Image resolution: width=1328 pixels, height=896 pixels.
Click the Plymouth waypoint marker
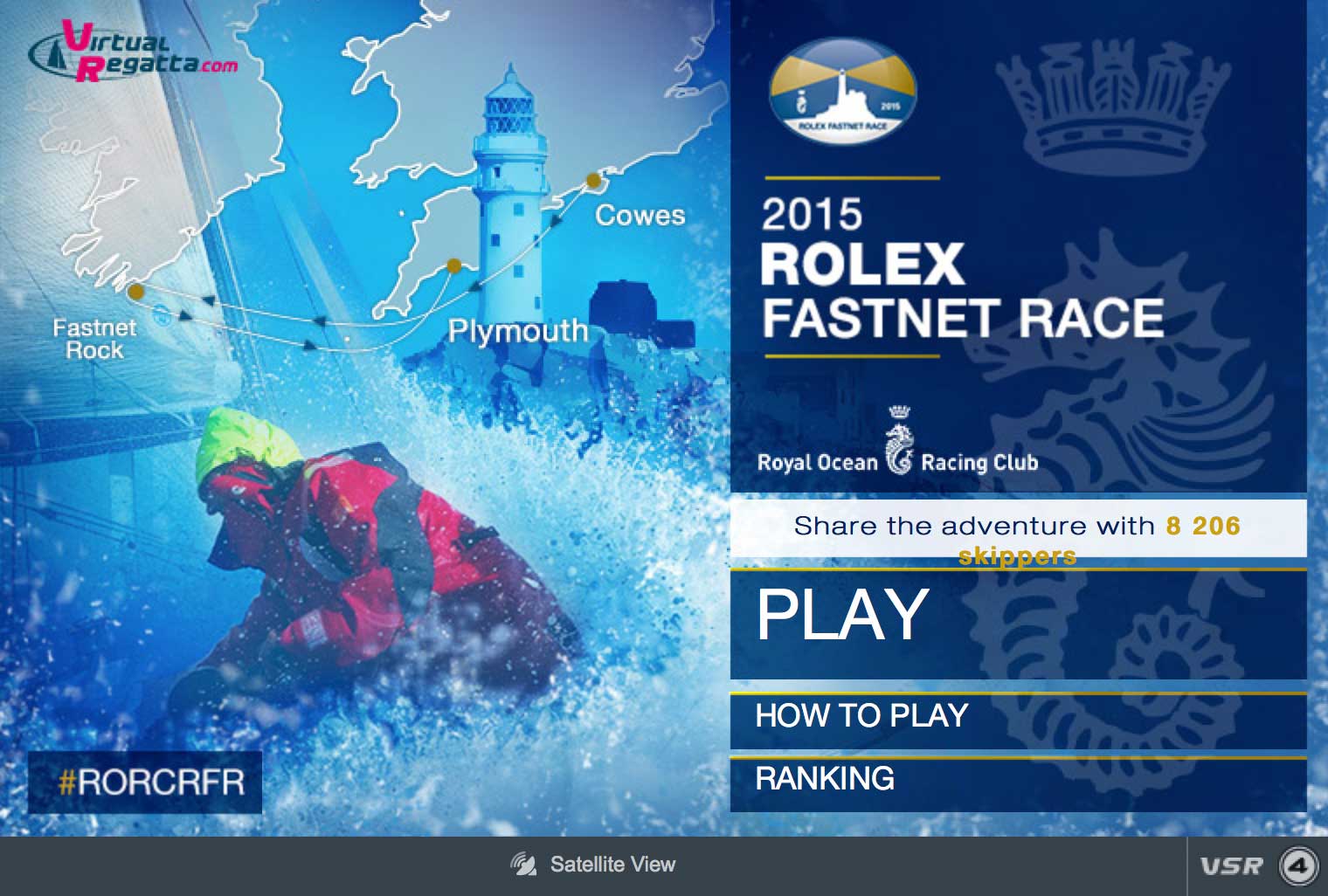click(453, 267)
